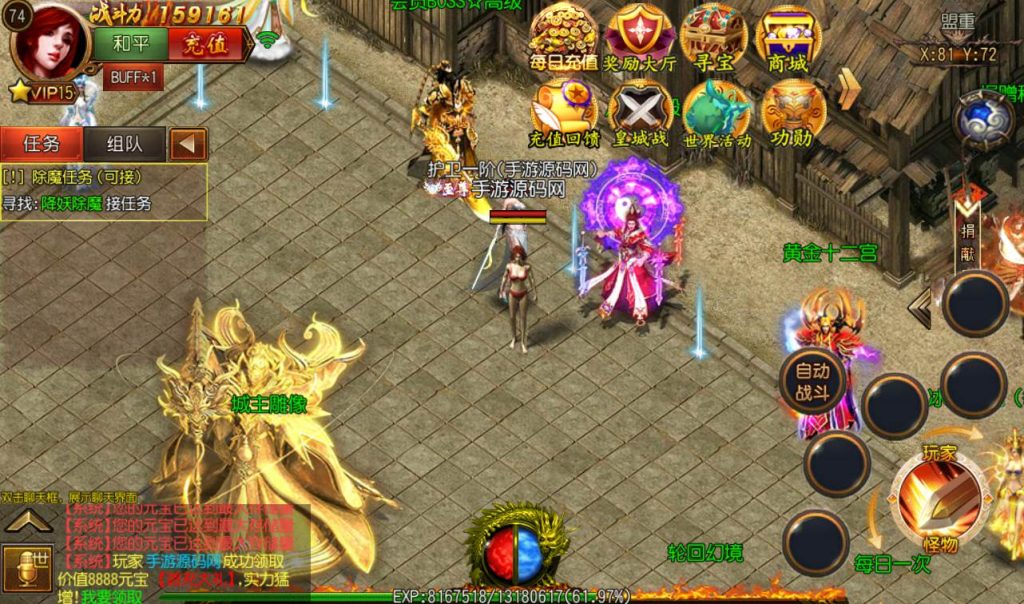The height and width of the screenshot is (604, 1024).
Task: Switch to the 组队 team tab
Action: [x=124, y=143]
